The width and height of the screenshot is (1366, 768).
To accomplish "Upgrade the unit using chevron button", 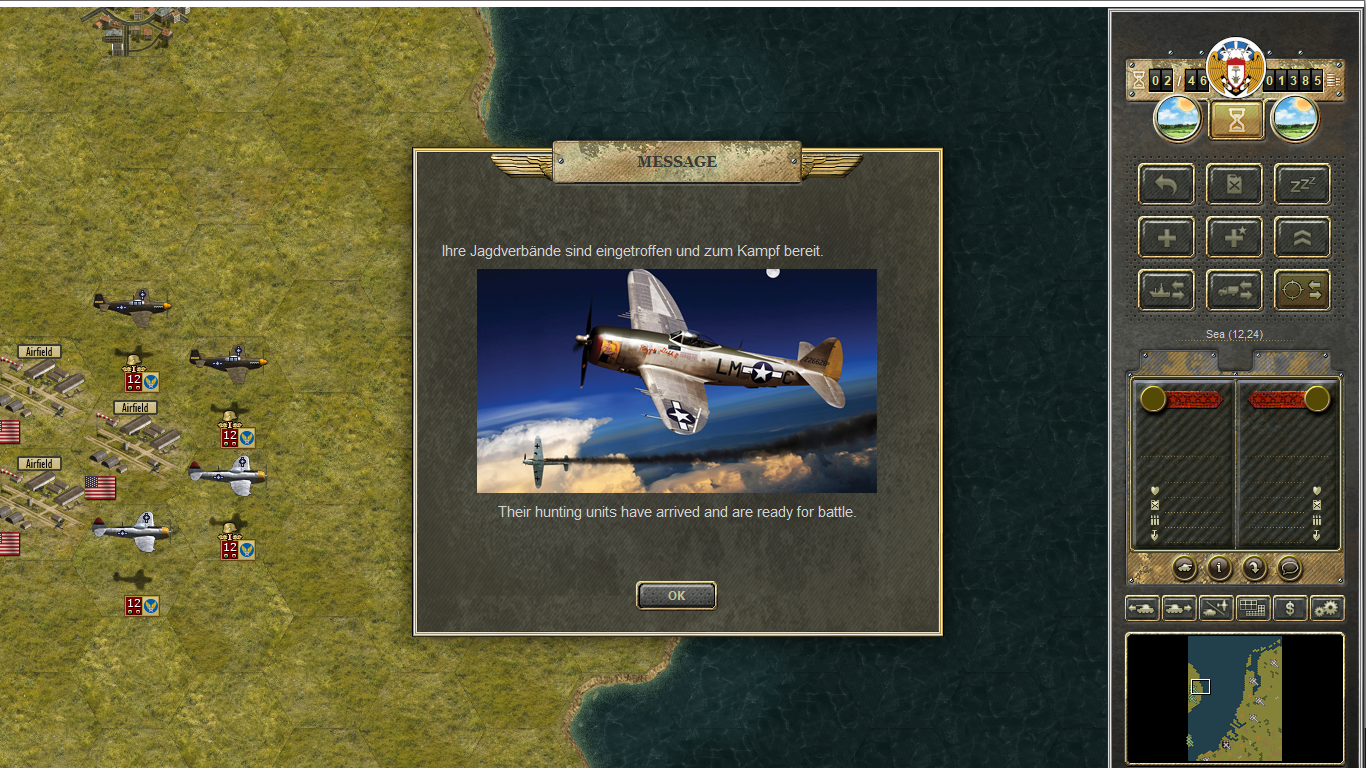I will pos(1302,238).
